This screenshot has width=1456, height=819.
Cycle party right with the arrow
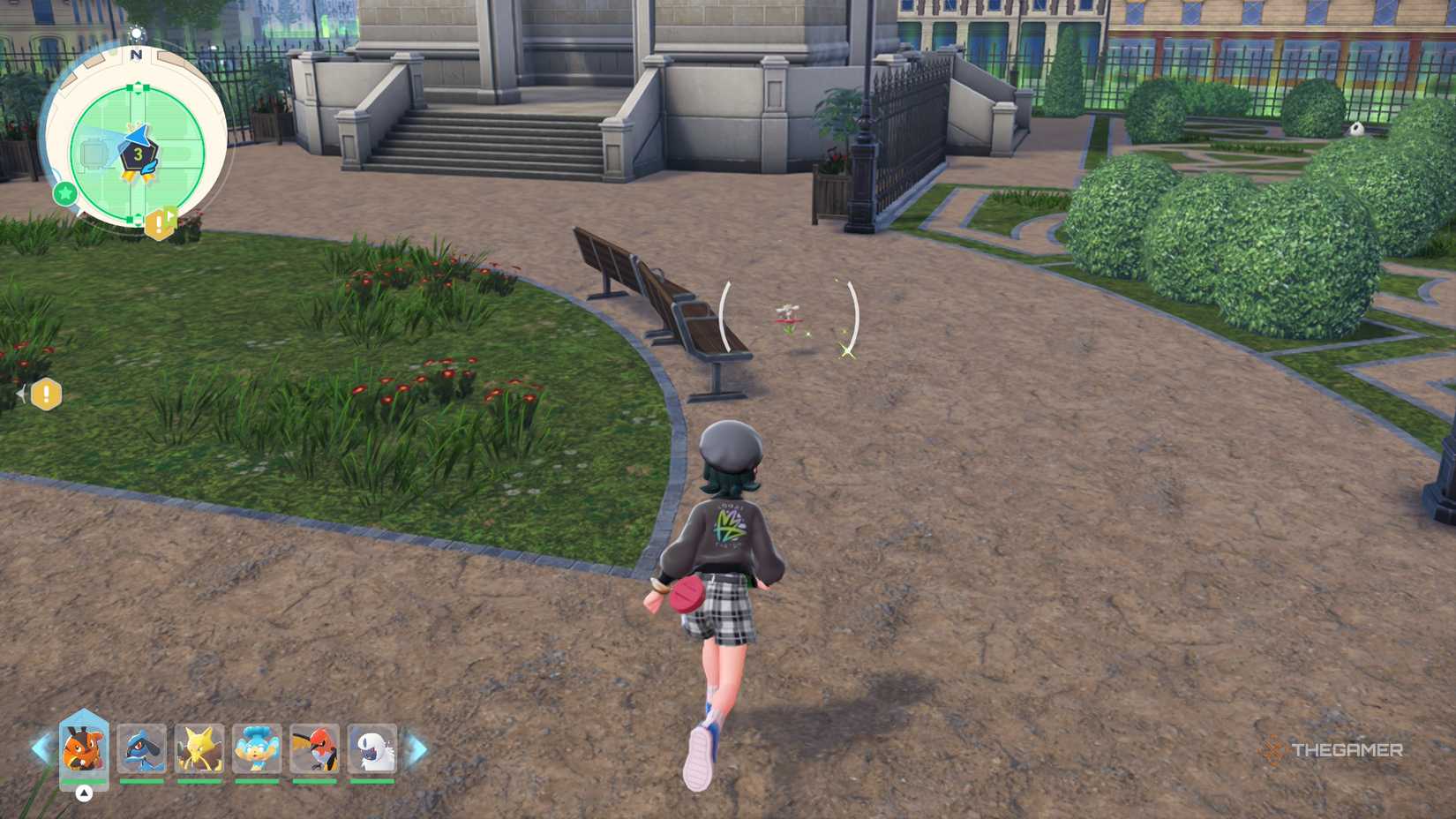click(x=417, y=749)
